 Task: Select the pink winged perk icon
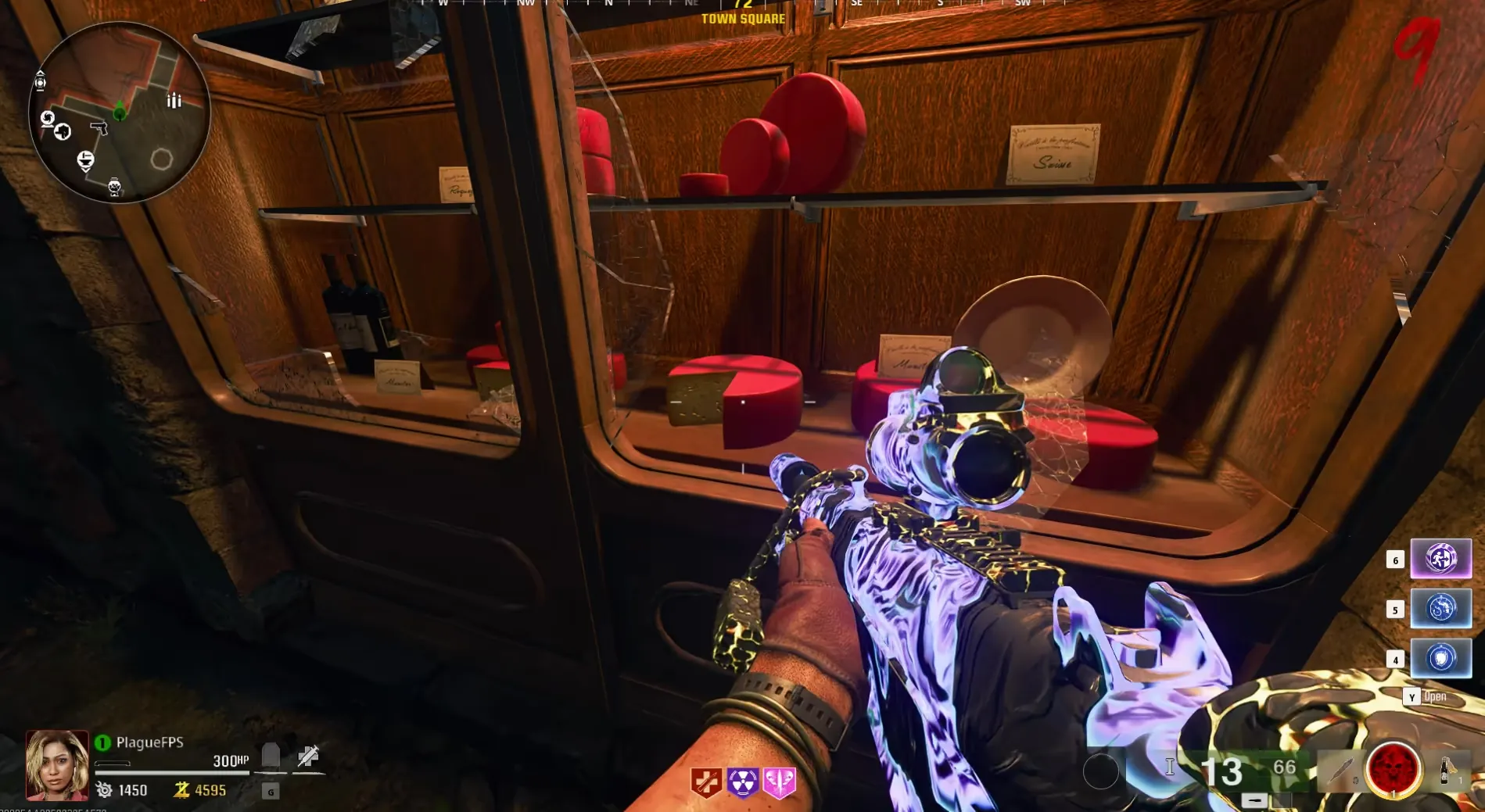pyautogui.click(x=779, y=782)
